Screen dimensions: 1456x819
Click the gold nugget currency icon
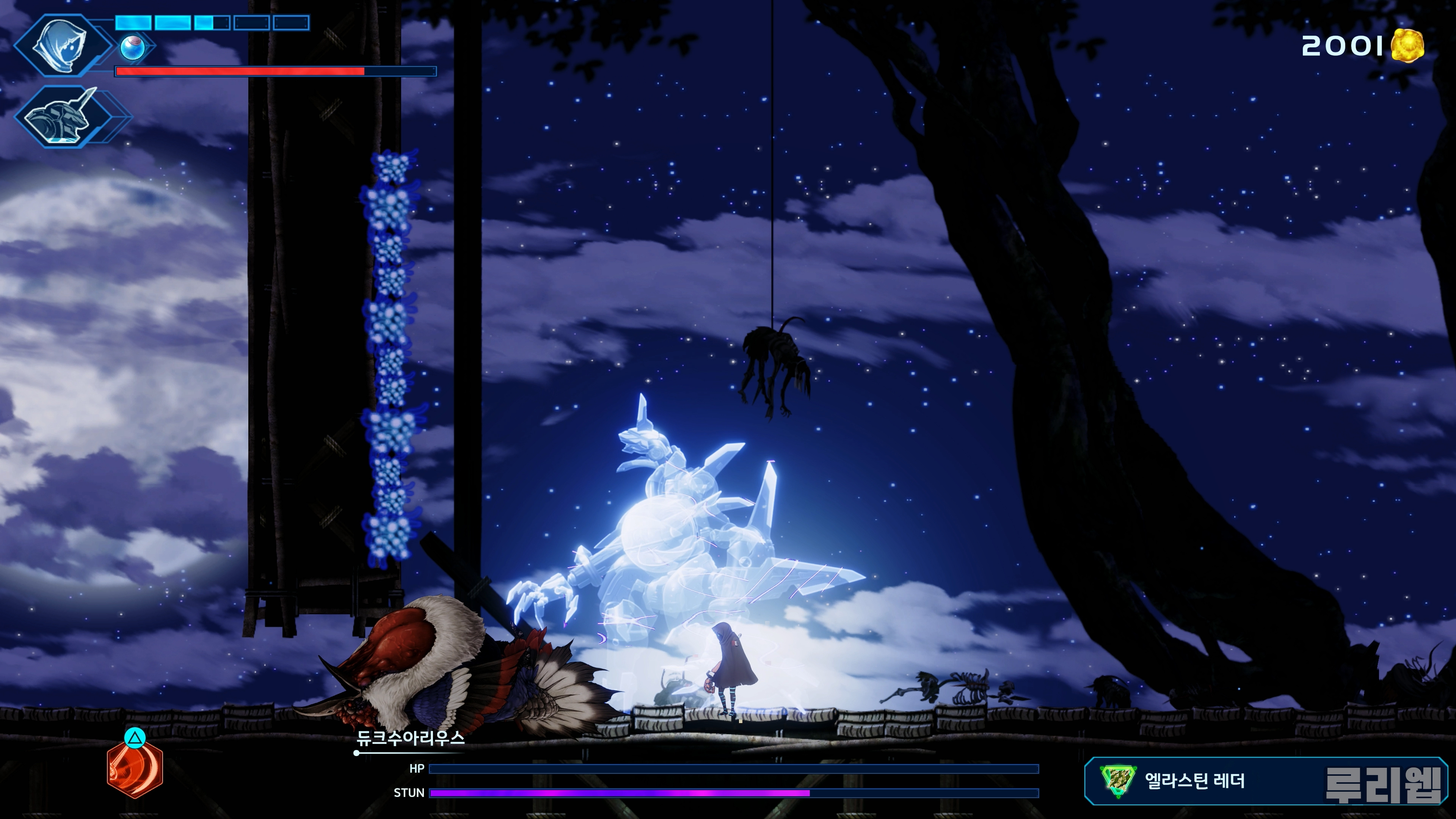coord(1407,45)
